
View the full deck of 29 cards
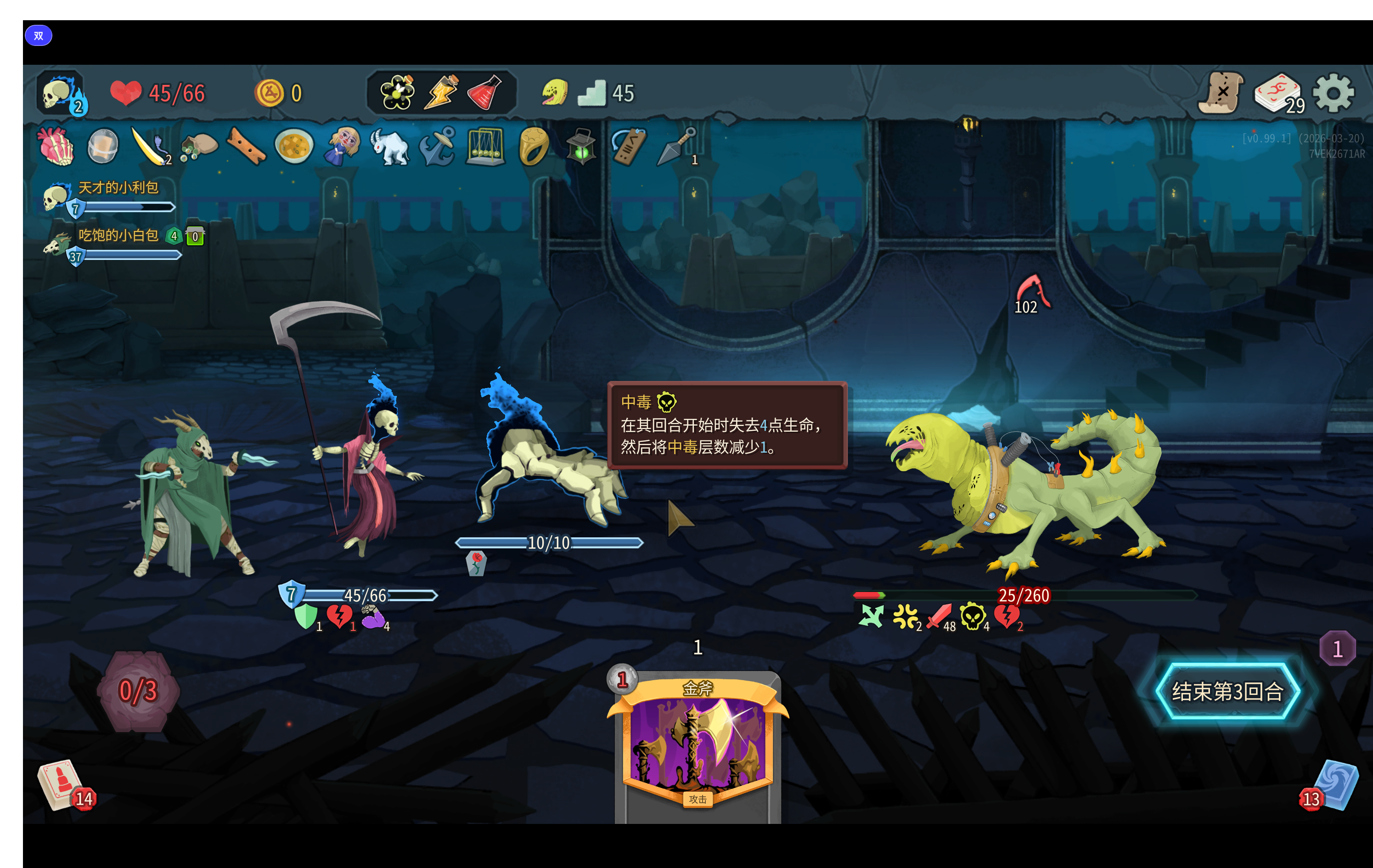(1277, 93)
